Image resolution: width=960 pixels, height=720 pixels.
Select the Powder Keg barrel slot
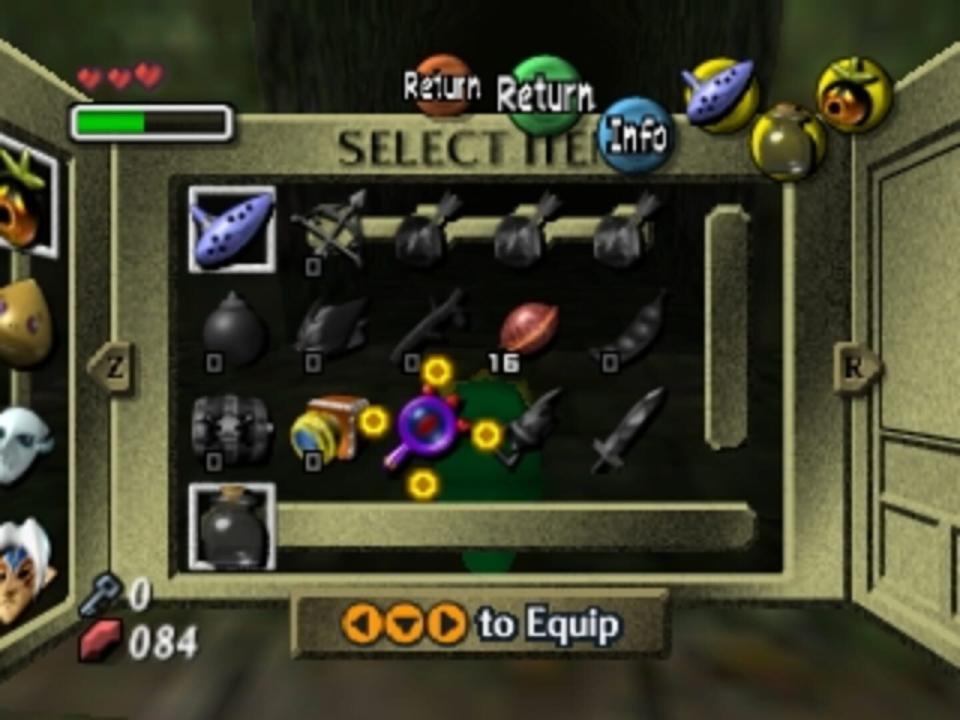(x=232, y=428)
